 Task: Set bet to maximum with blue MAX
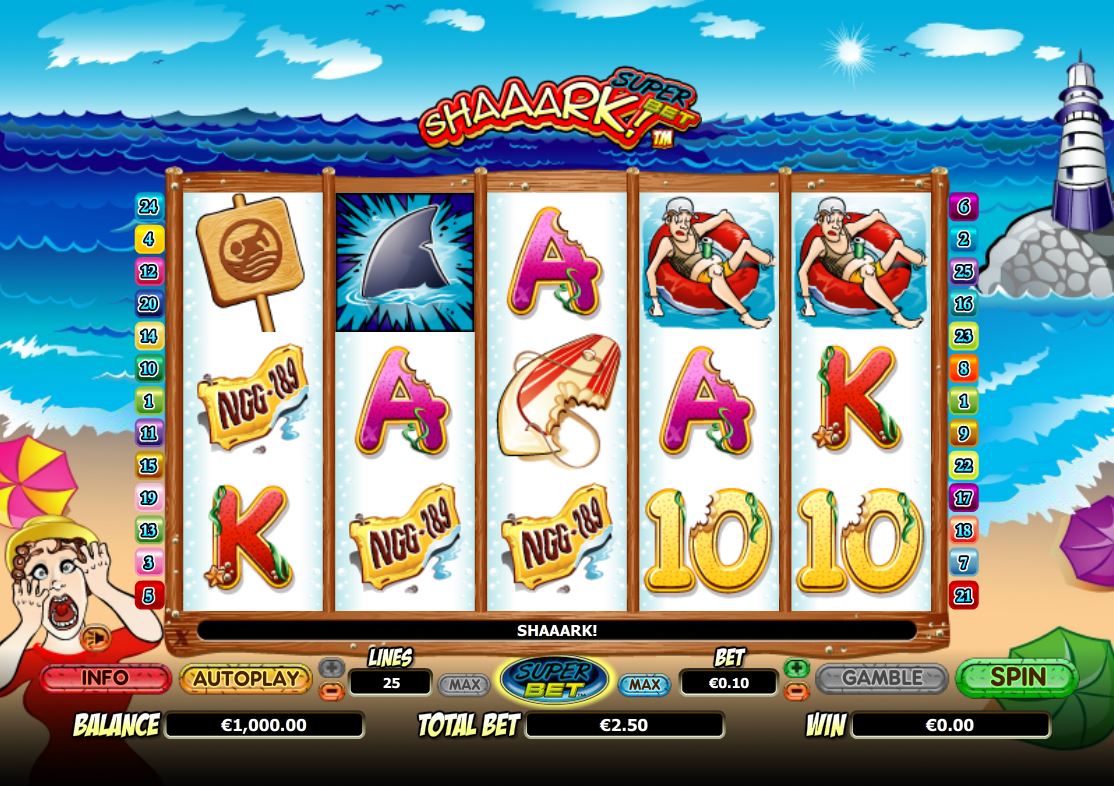(644, 685)
